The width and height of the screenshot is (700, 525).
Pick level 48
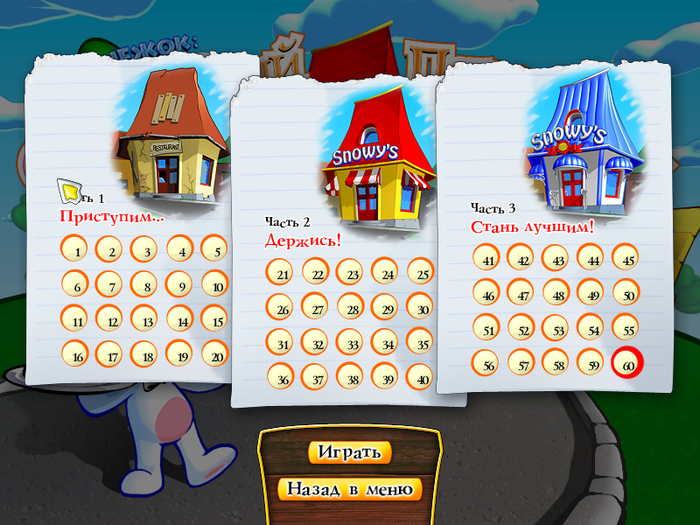click(x=556, y=294)
